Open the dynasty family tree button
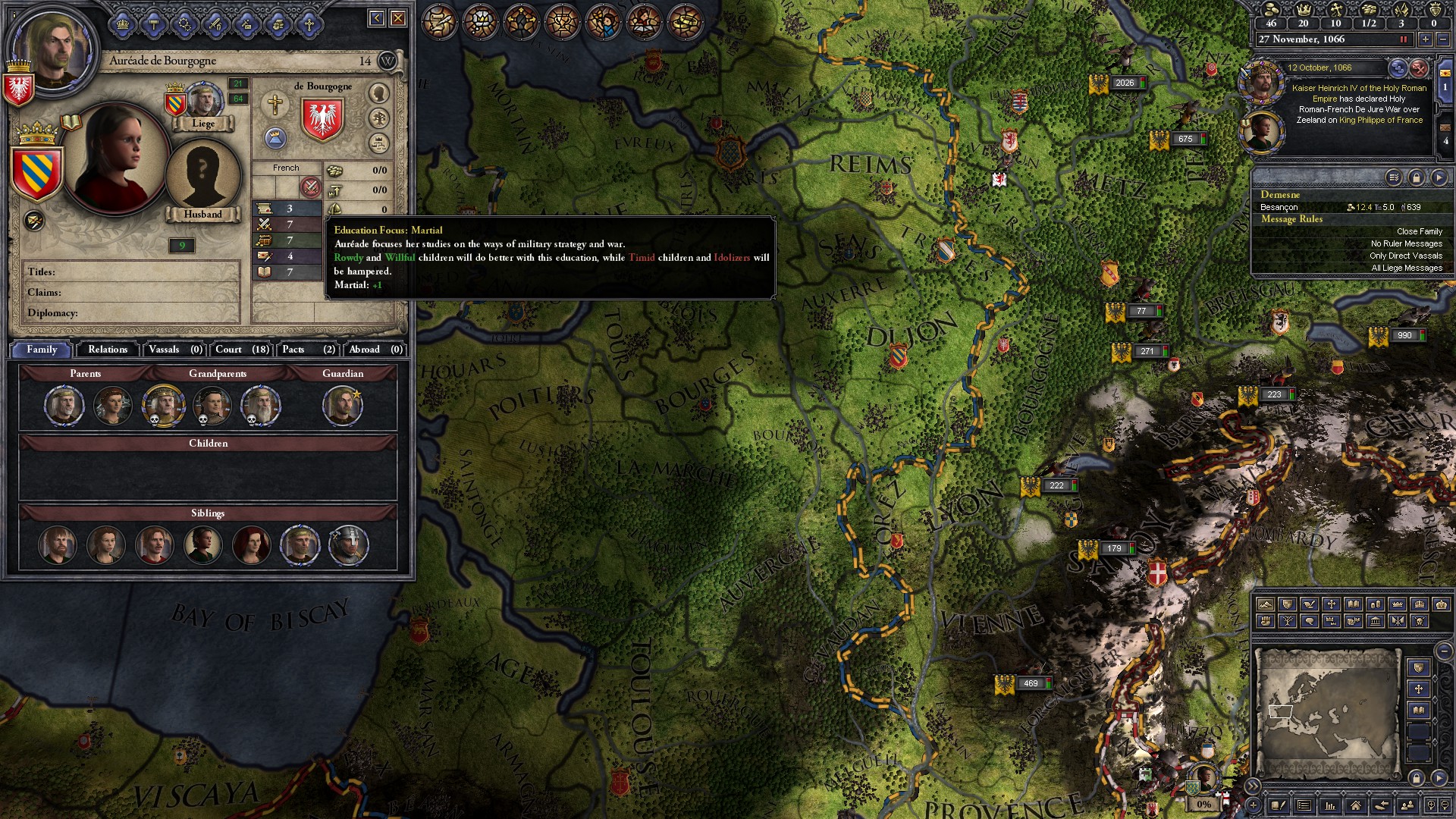The image size is (1456, 819). [378, 118]
